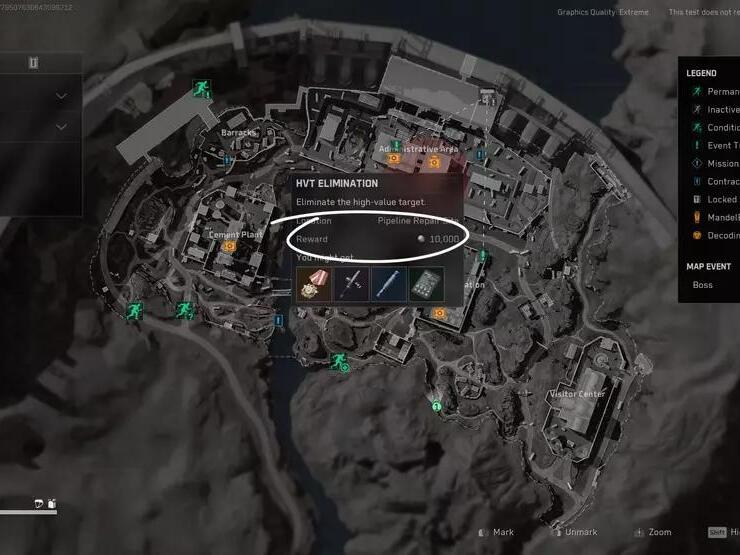This screenshot has width=740, height=555.
Task: Click the green numbered marker near Visitor Center
Action: [437, 406]
